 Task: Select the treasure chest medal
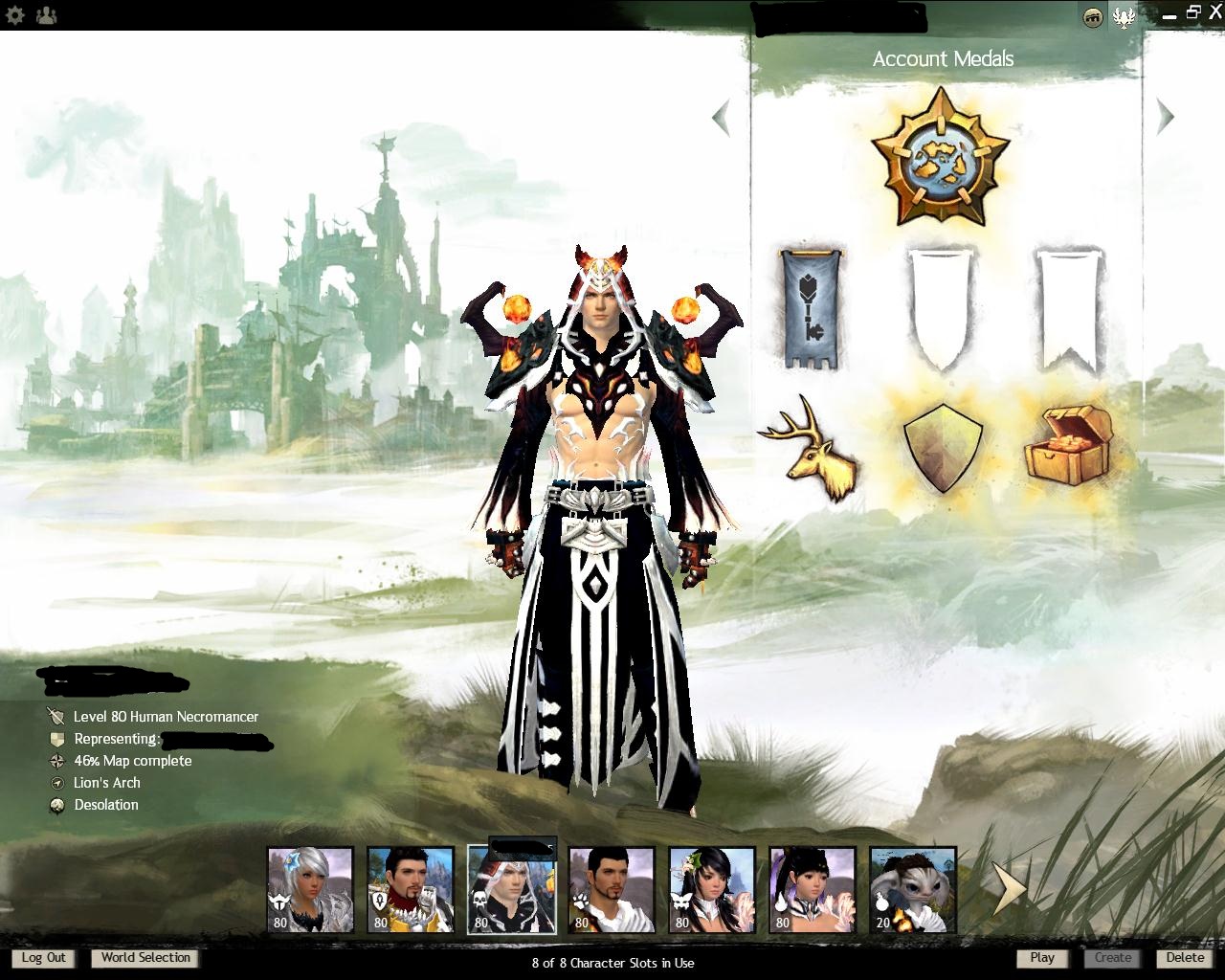click(x=1069, y=443)
